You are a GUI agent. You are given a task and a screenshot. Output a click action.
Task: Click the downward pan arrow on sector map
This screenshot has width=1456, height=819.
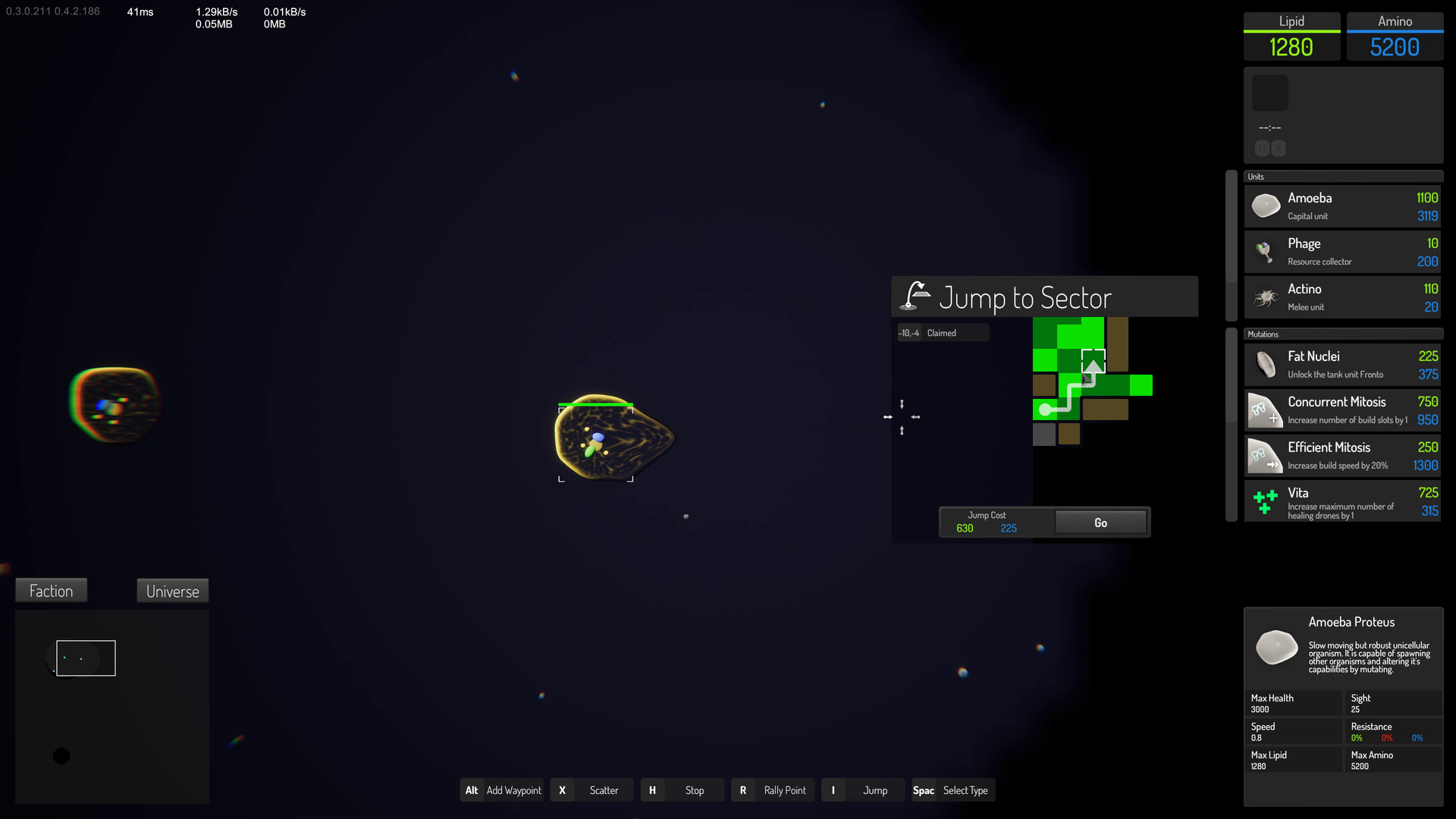coord(902,404)
